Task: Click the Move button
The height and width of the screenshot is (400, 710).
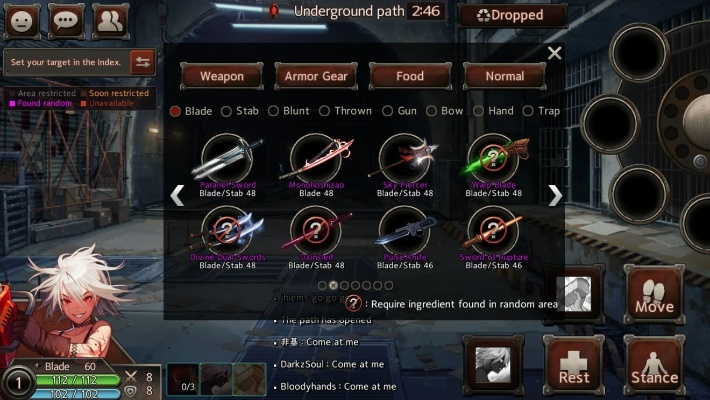Action: (654, 294)
